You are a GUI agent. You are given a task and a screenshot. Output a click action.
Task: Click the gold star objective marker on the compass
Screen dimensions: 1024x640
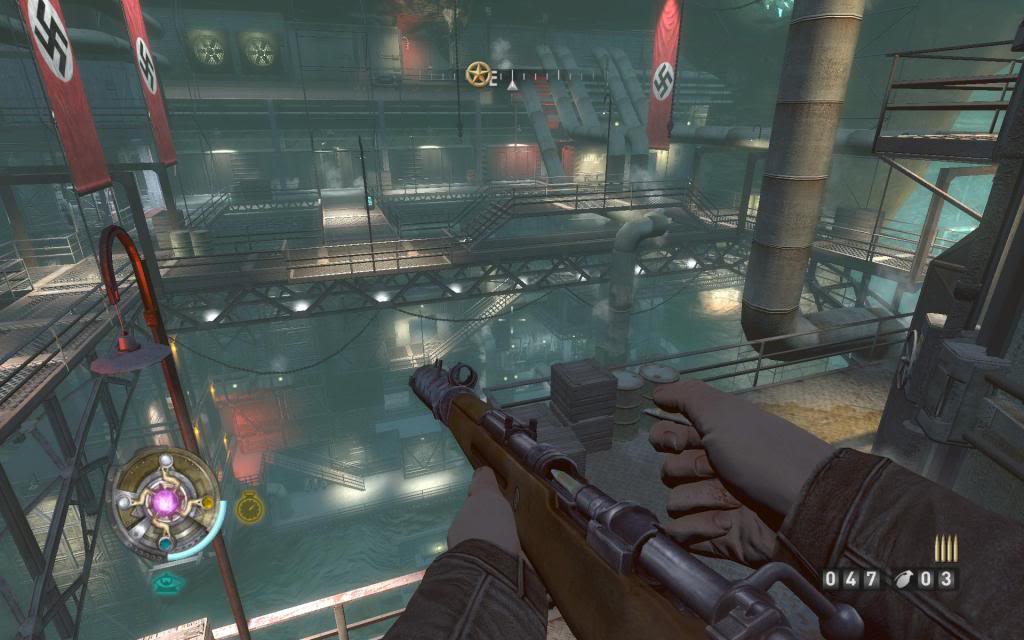[478, 73]
